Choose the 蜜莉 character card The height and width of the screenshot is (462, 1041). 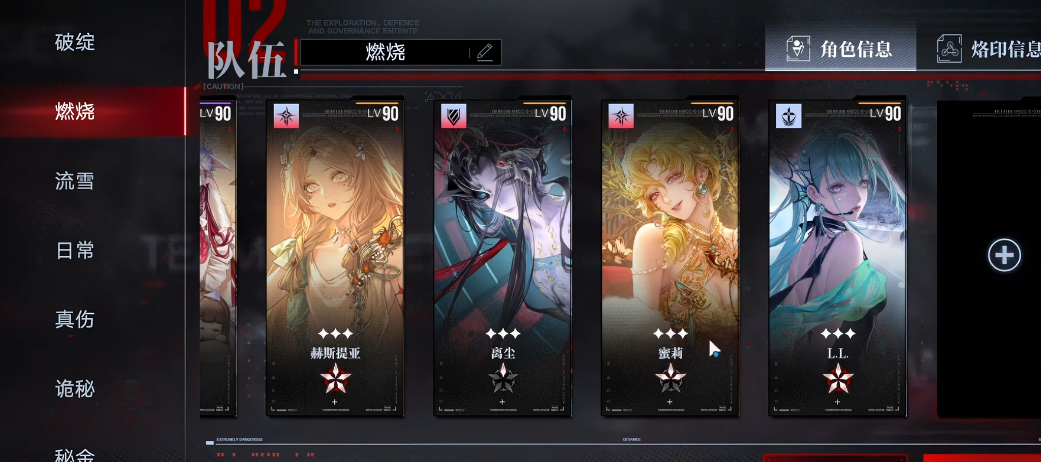(670, 256)
